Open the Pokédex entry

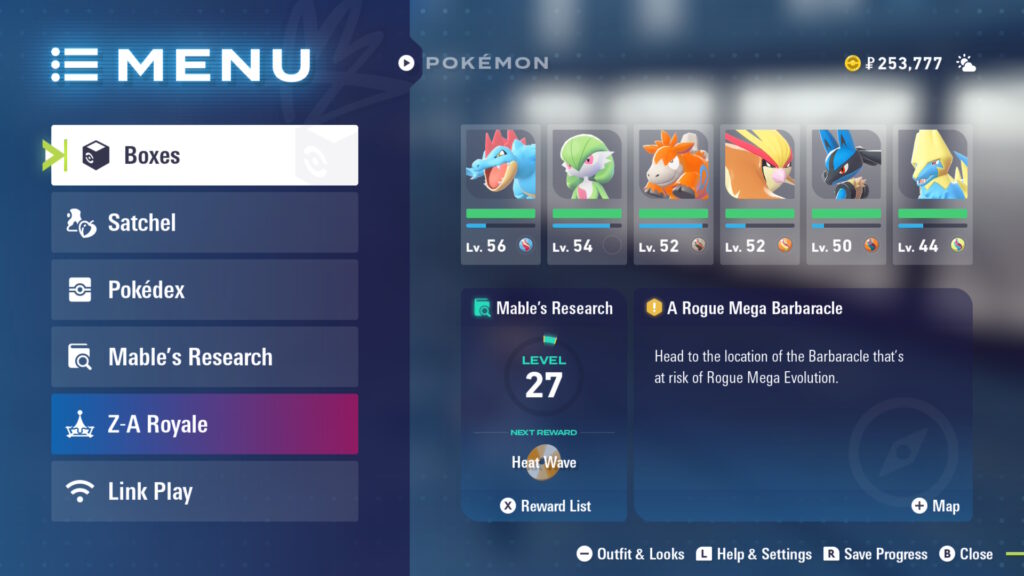point(204,290)
